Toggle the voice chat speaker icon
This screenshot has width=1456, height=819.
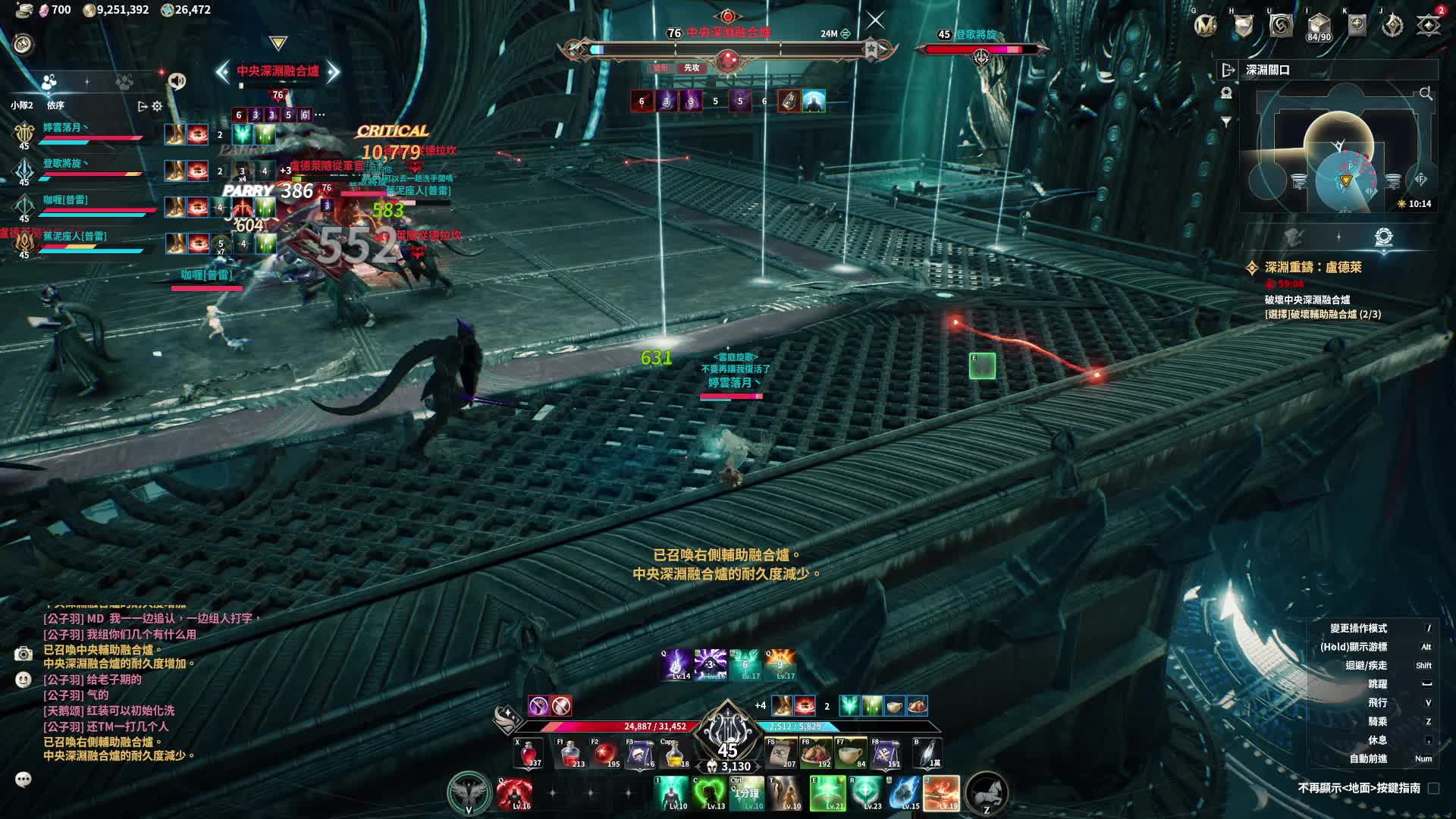(177, 80)
